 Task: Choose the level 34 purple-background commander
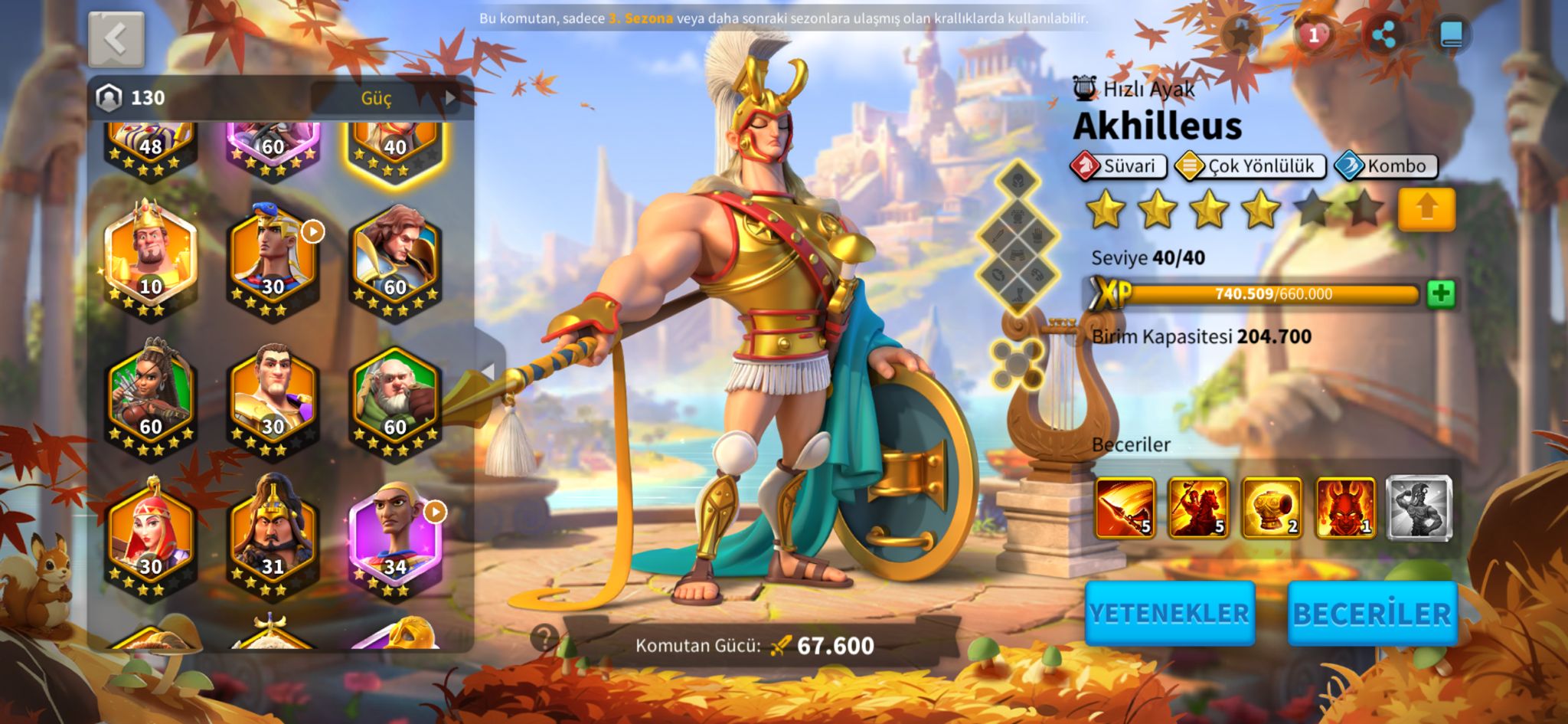point(395,538)
